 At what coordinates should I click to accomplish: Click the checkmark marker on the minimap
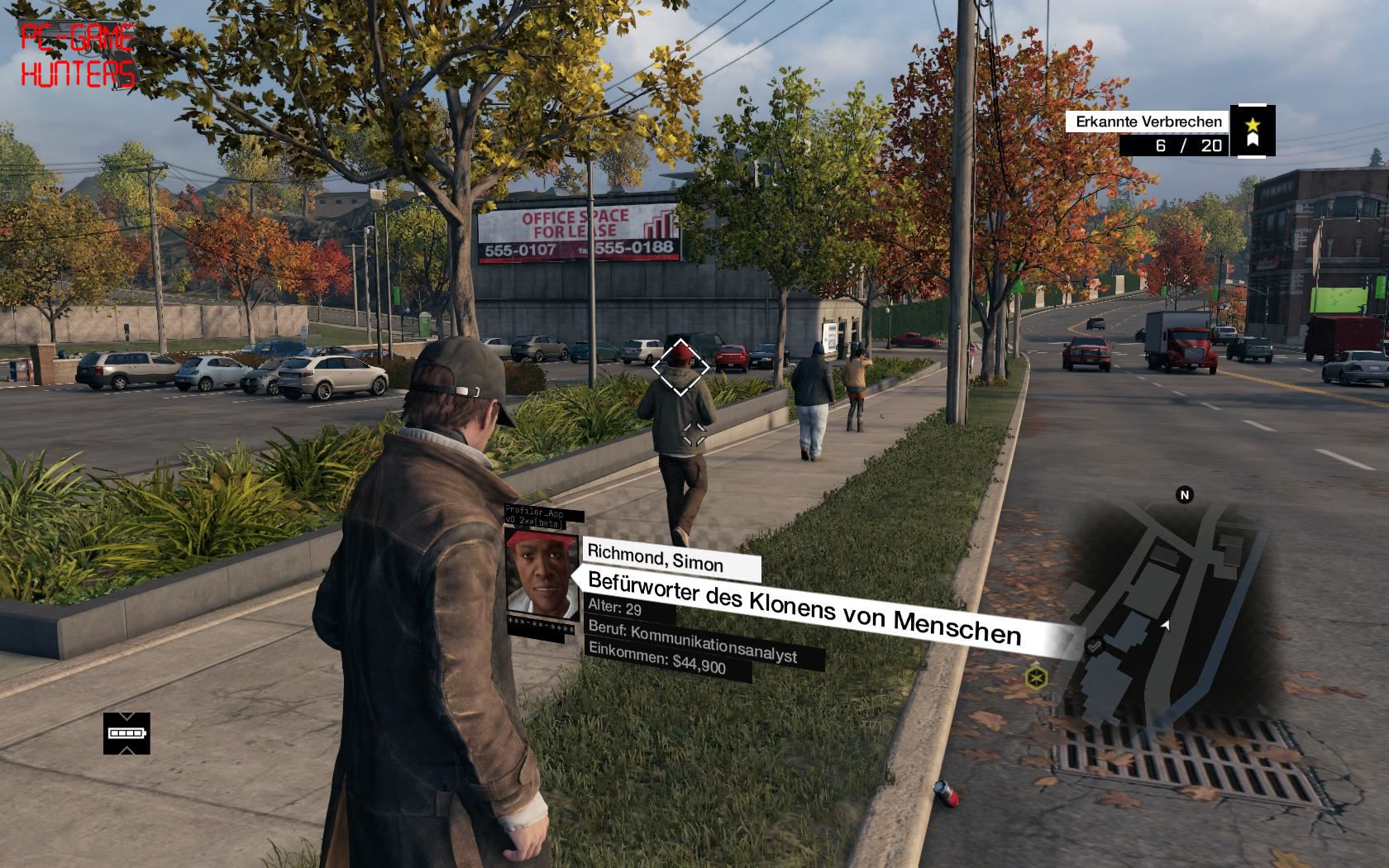pos(1095,646)
